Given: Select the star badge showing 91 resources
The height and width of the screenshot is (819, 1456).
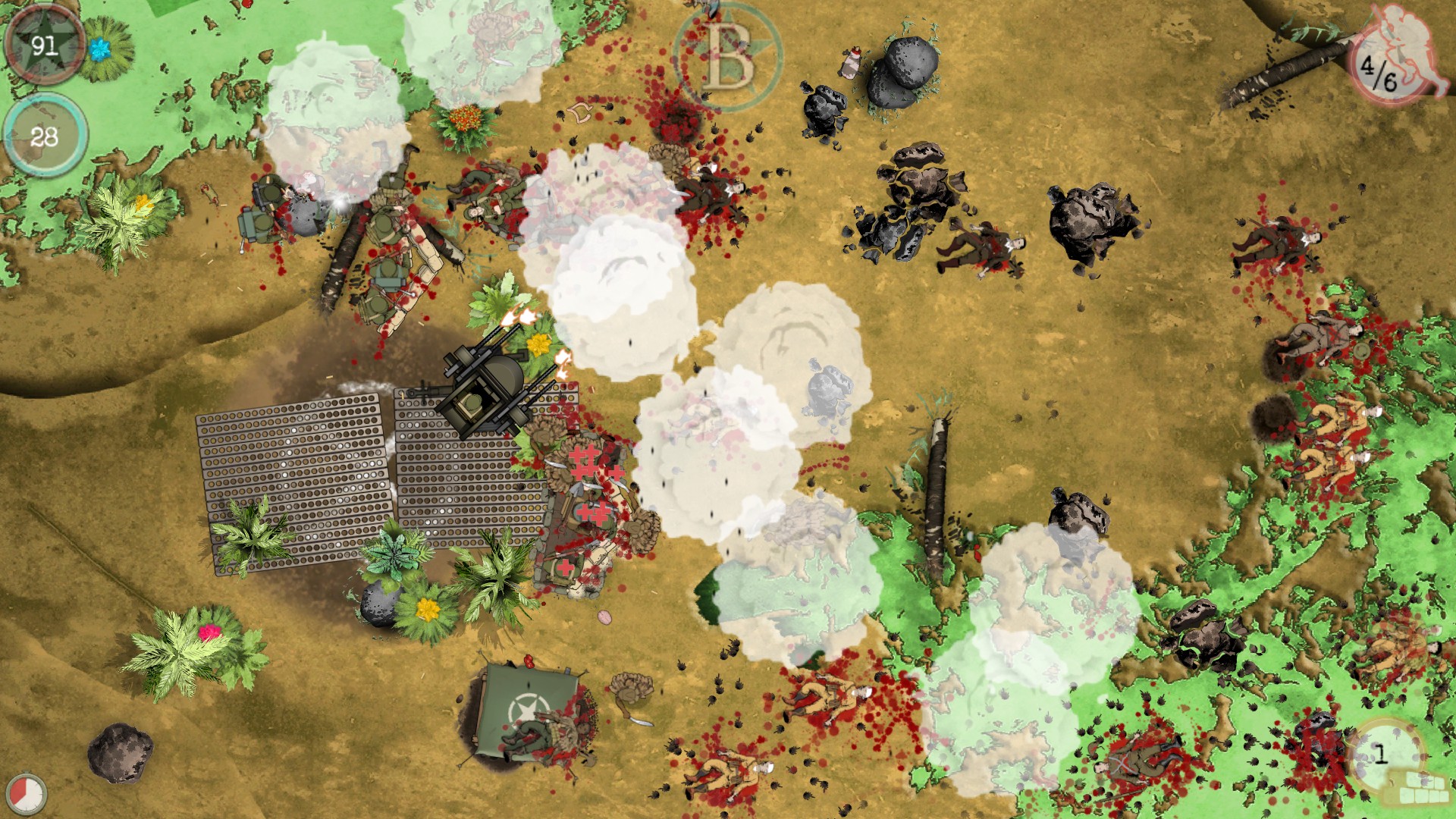Looking at the screenshot, I should coord(44,45).
